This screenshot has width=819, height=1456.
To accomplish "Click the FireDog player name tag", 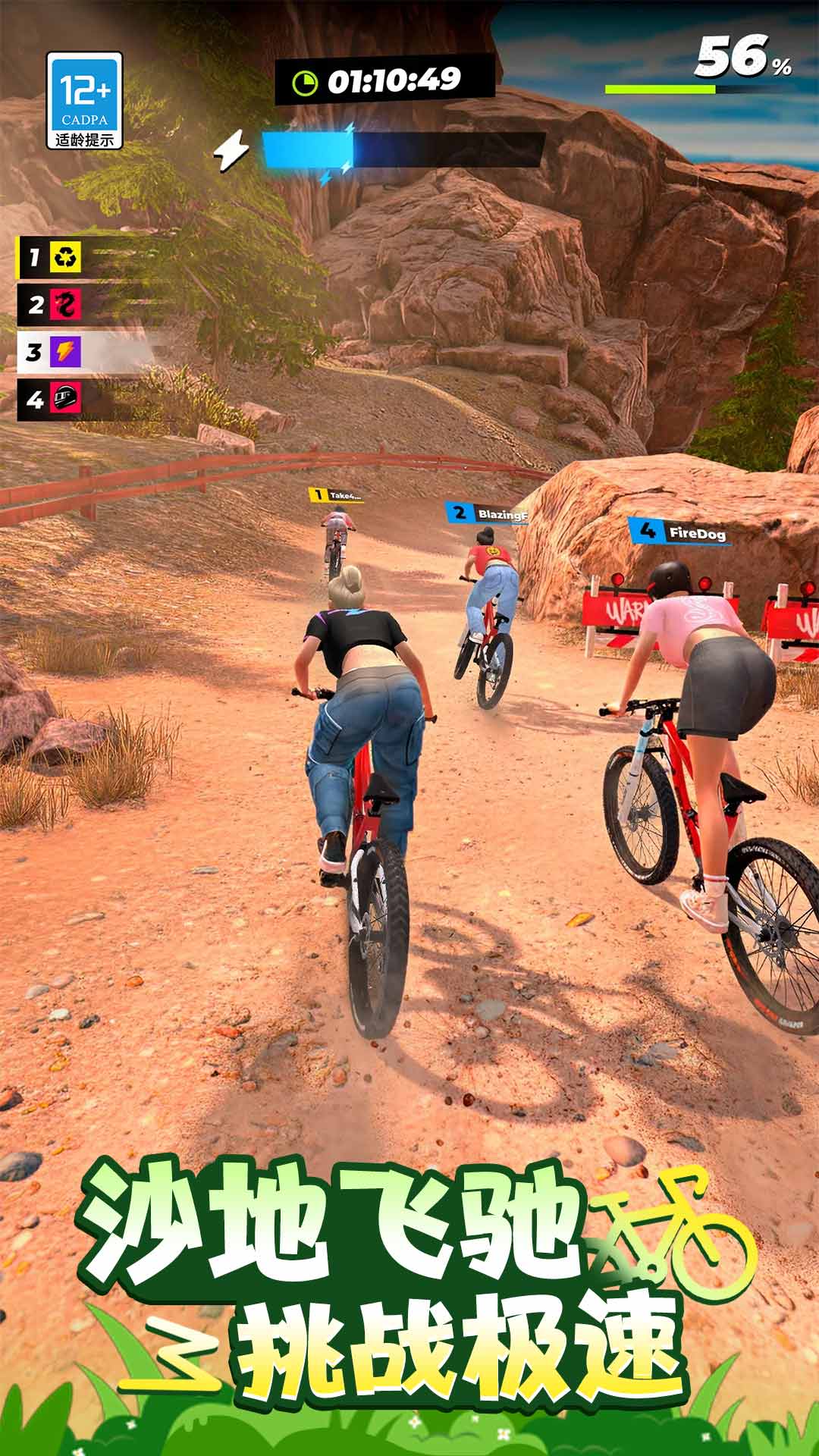I will click(680, 532).
